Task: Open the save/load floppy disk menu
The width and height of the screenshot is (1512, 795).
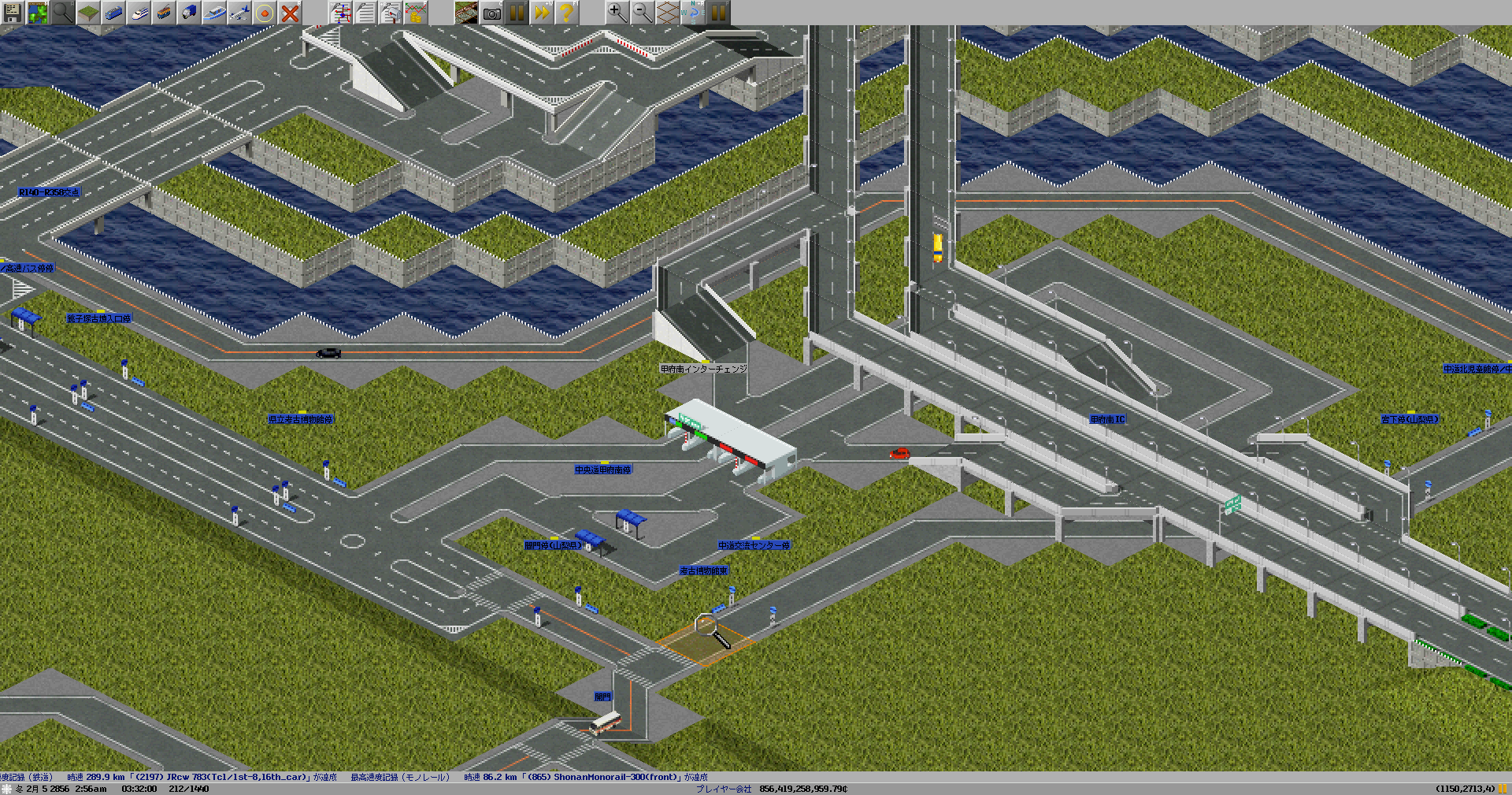Action: [x=13, y=13]
